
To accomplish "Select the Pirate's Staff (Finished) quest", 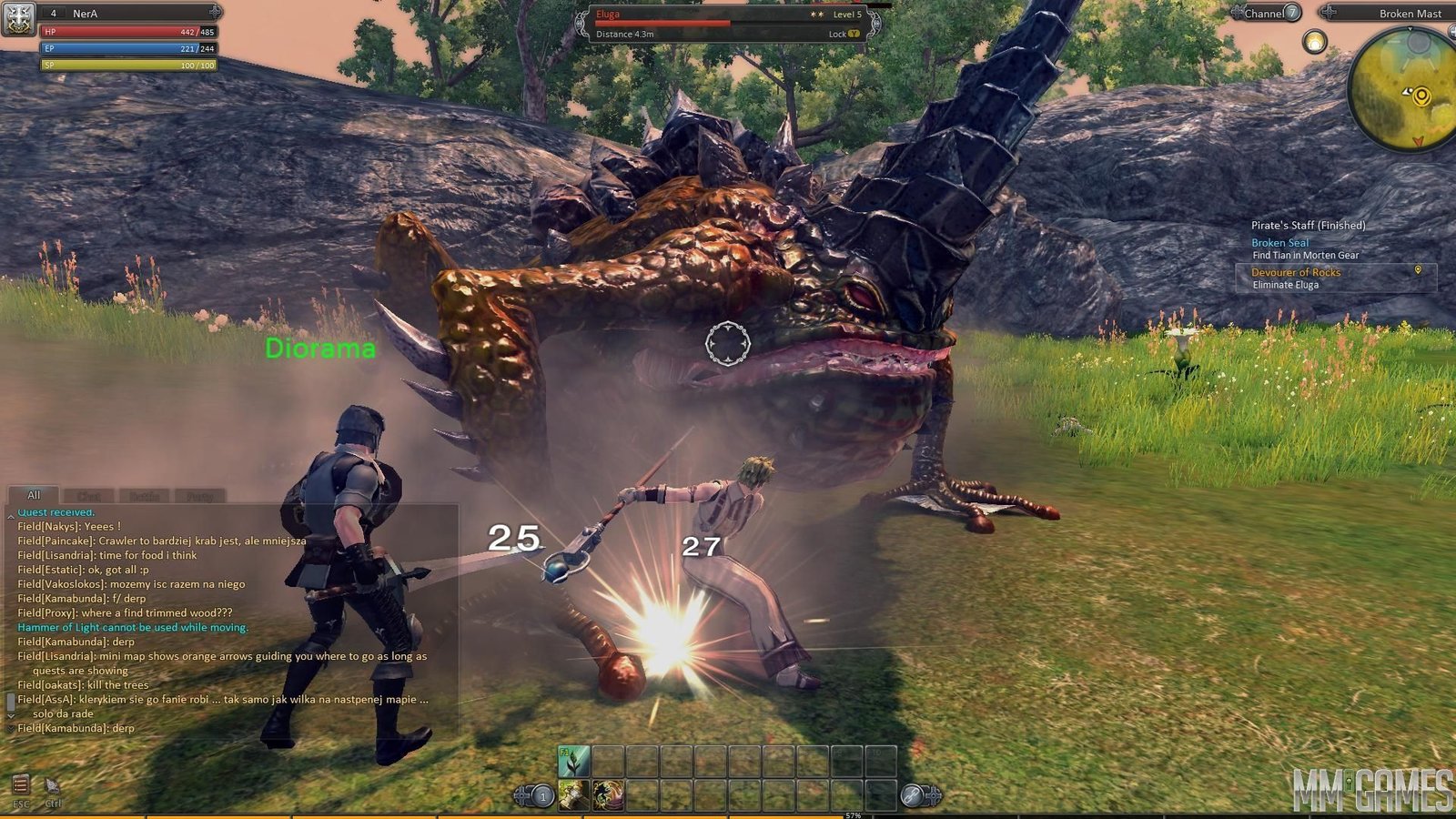I will (x=1308, y=225).
